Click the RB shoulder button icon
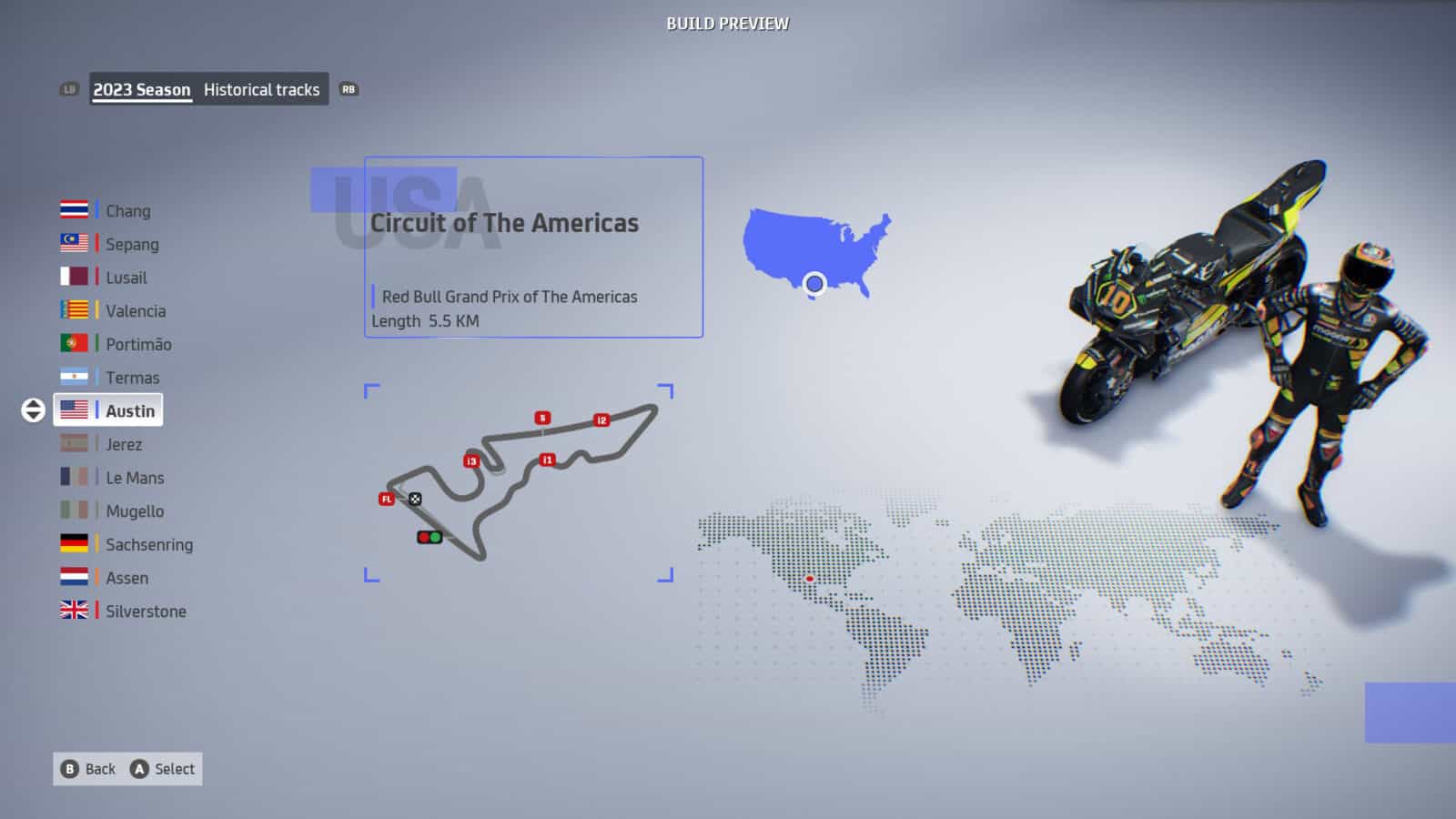The height and width of the screenshot is (819, 1456). point(349,89)
